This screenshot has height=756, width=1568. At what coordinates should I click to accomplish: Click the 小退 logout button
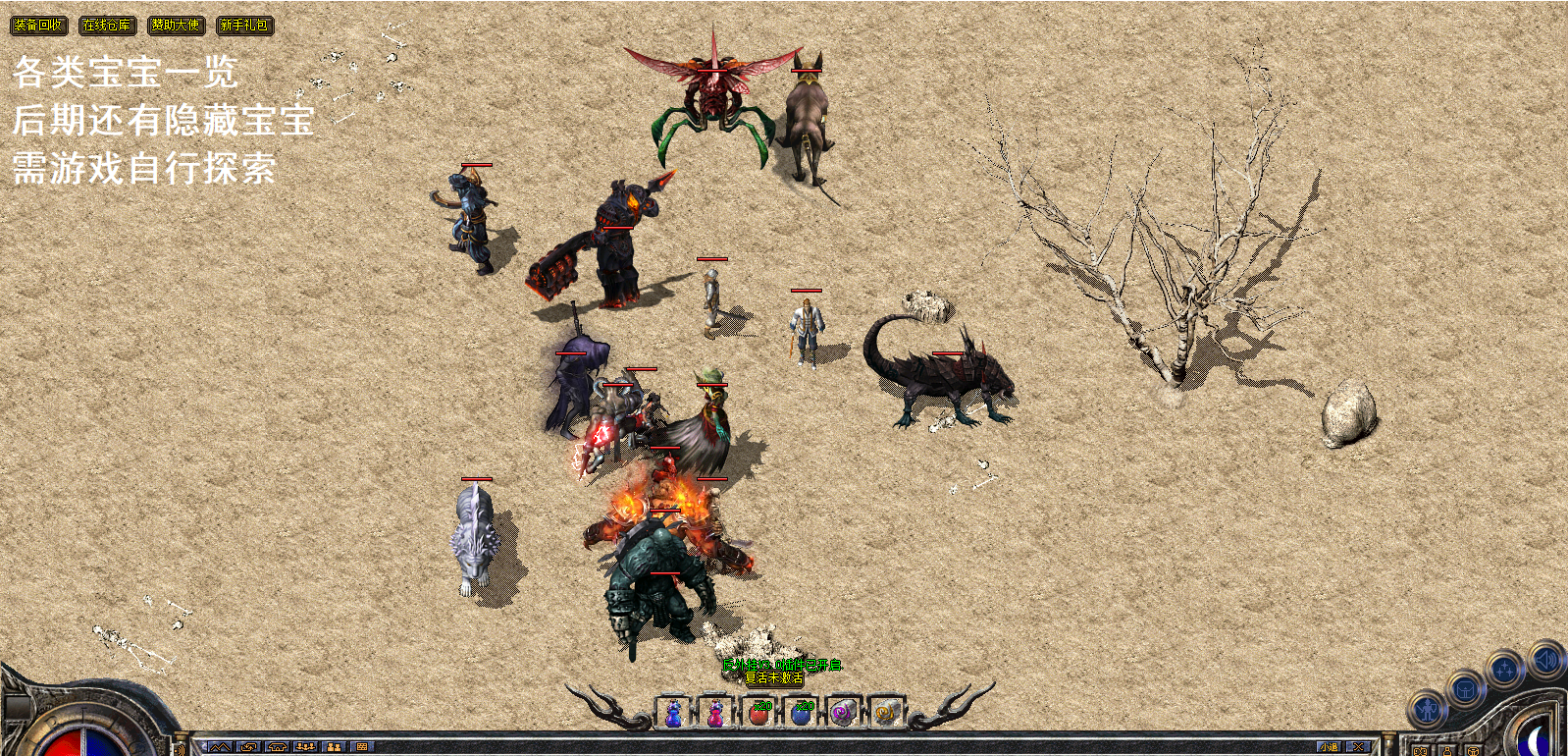pos(1329,747)
